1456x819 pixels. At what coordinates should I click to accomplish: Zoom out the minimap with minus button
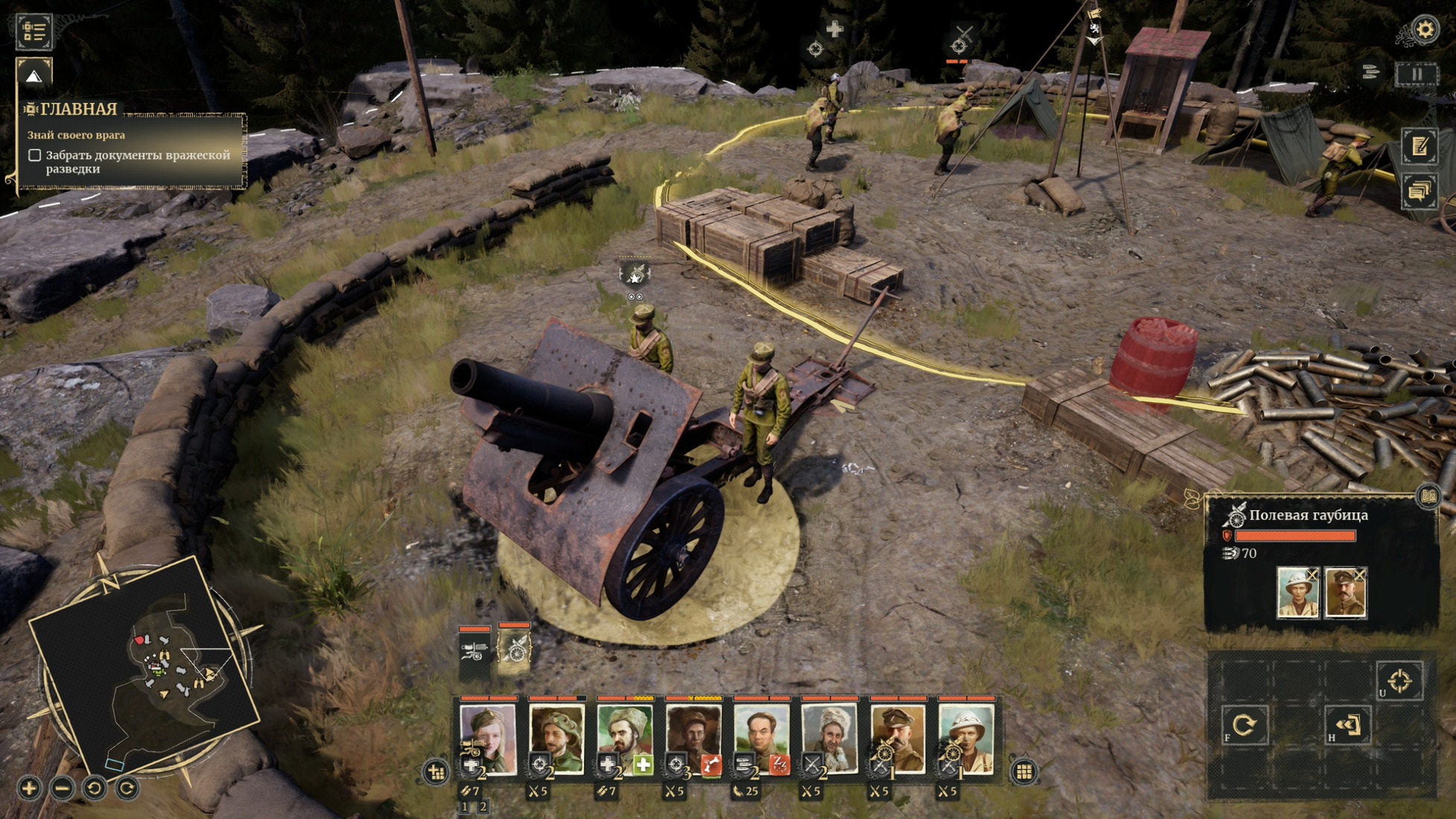pos(63,788)
